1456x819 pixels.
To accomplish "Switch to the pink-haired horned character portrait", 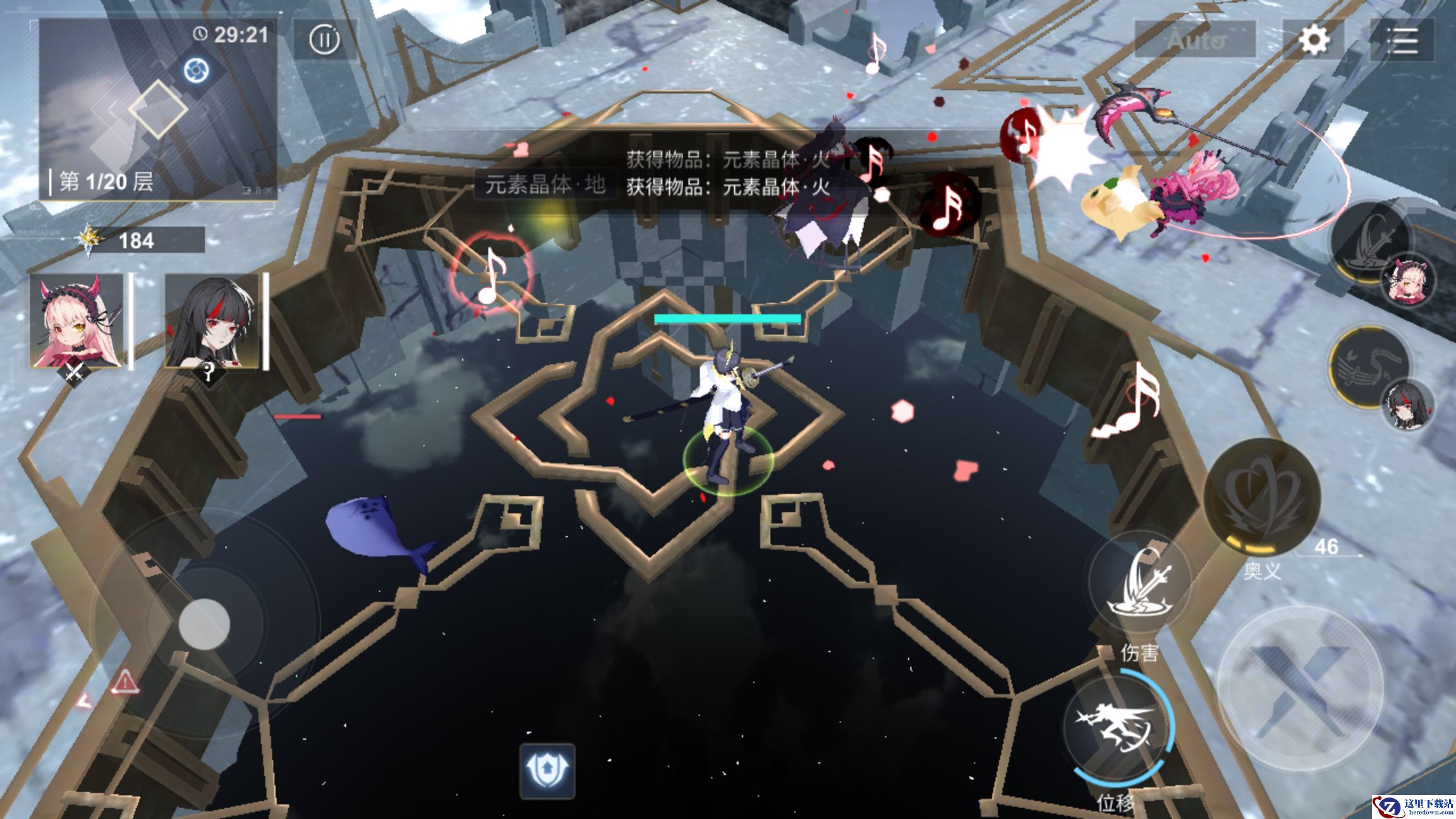I will [77, 321].
